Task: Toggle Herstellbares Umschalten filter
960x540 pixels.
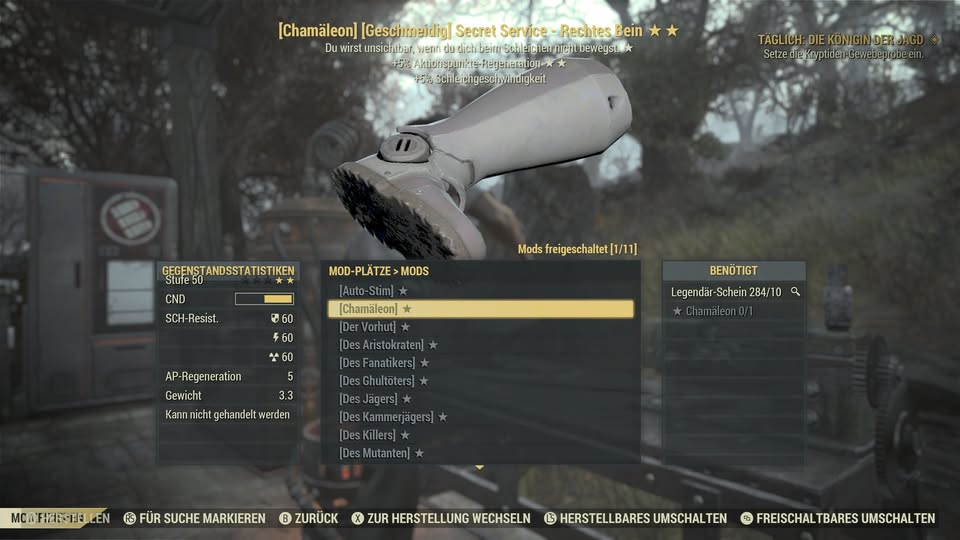Action: [x=635, y=518]
